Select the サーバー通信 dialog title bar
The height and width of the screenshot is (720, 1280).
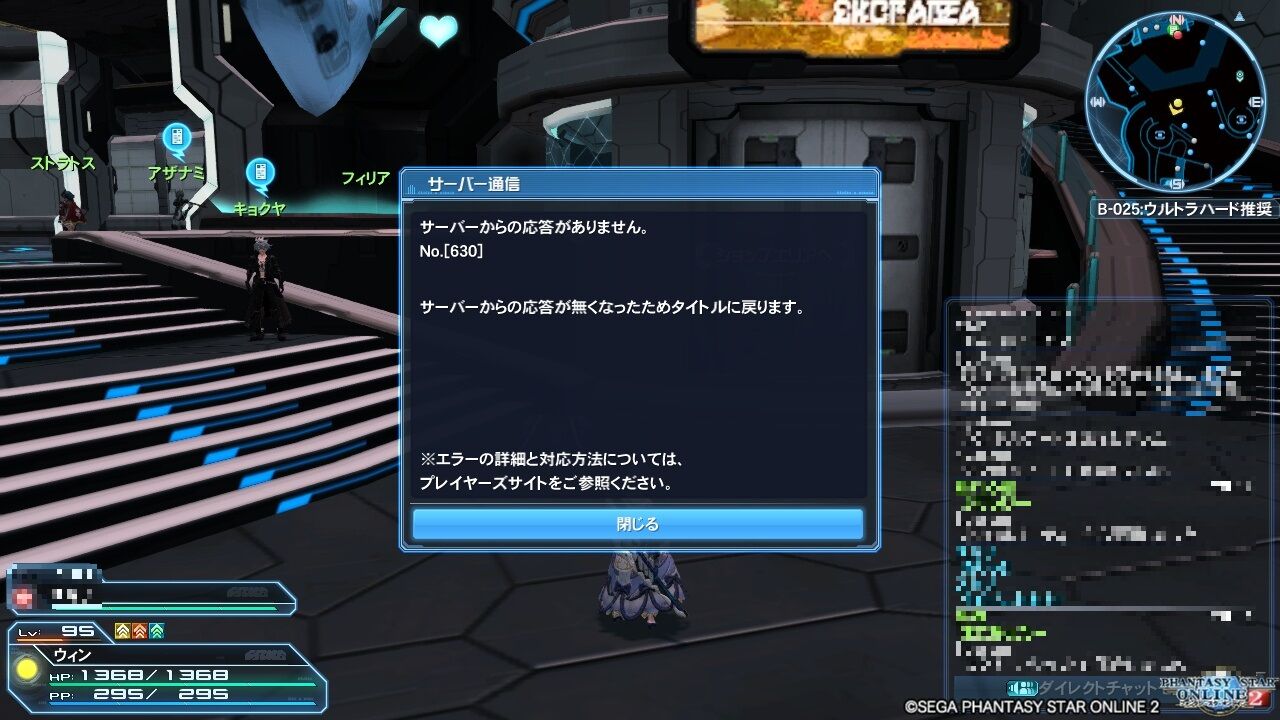640,183
